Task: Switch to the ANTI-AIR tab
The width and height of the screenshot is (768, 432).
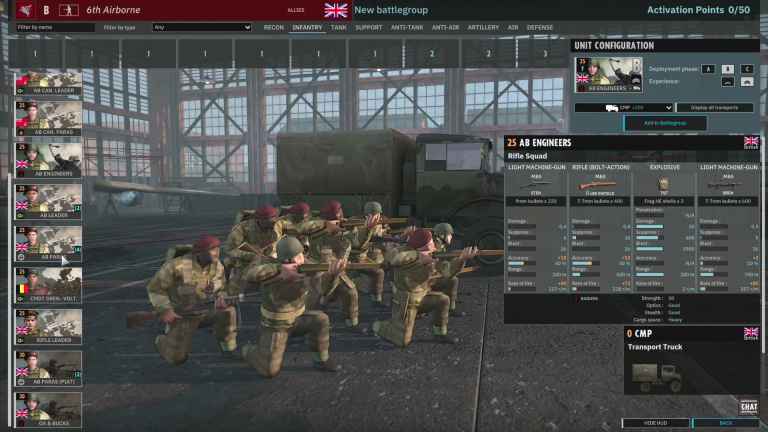Action: [445, 28]
